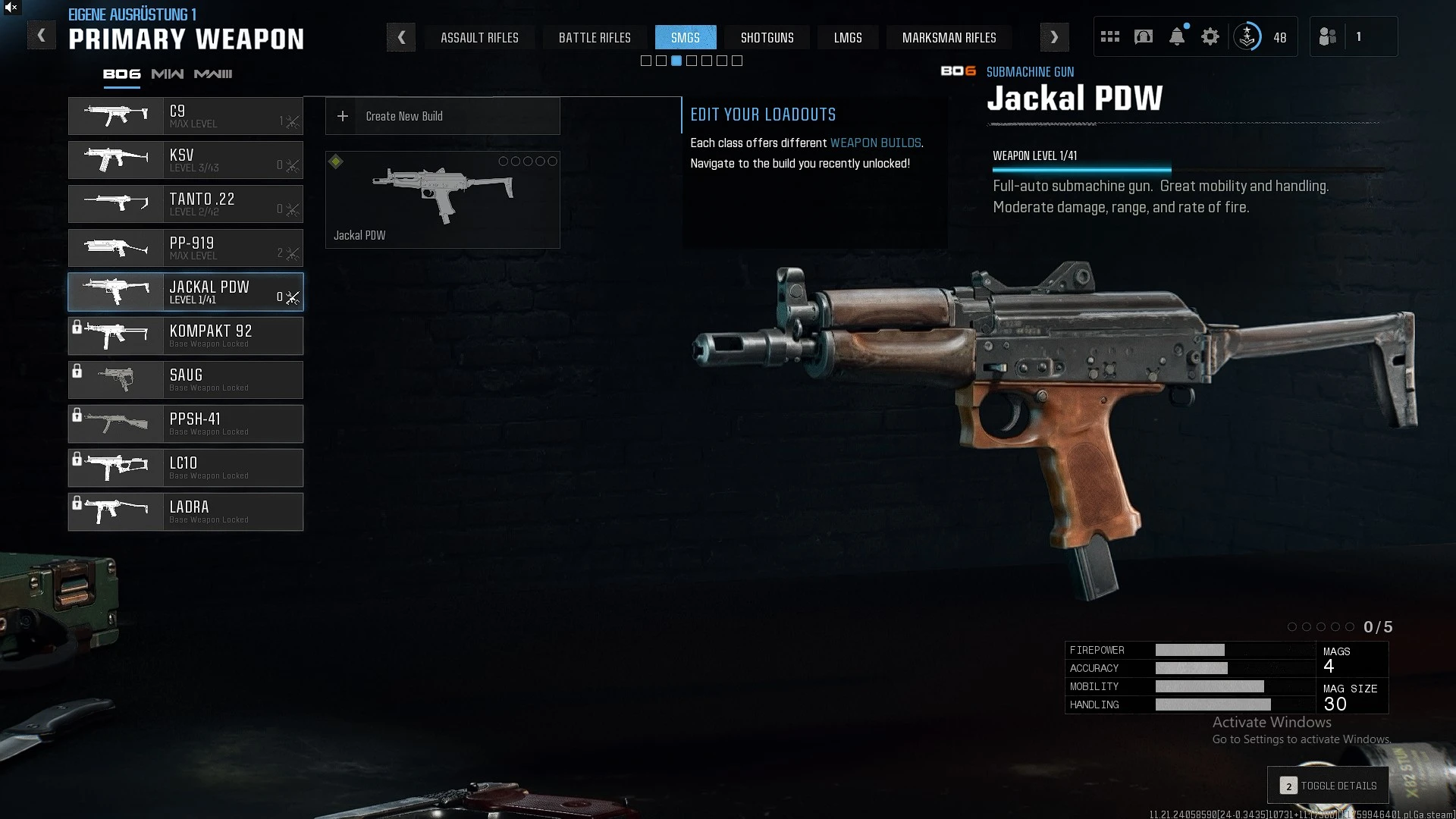Select the KSV weapon row
Viewport: 1456px width, 819px height.
(x=186, y=160)
